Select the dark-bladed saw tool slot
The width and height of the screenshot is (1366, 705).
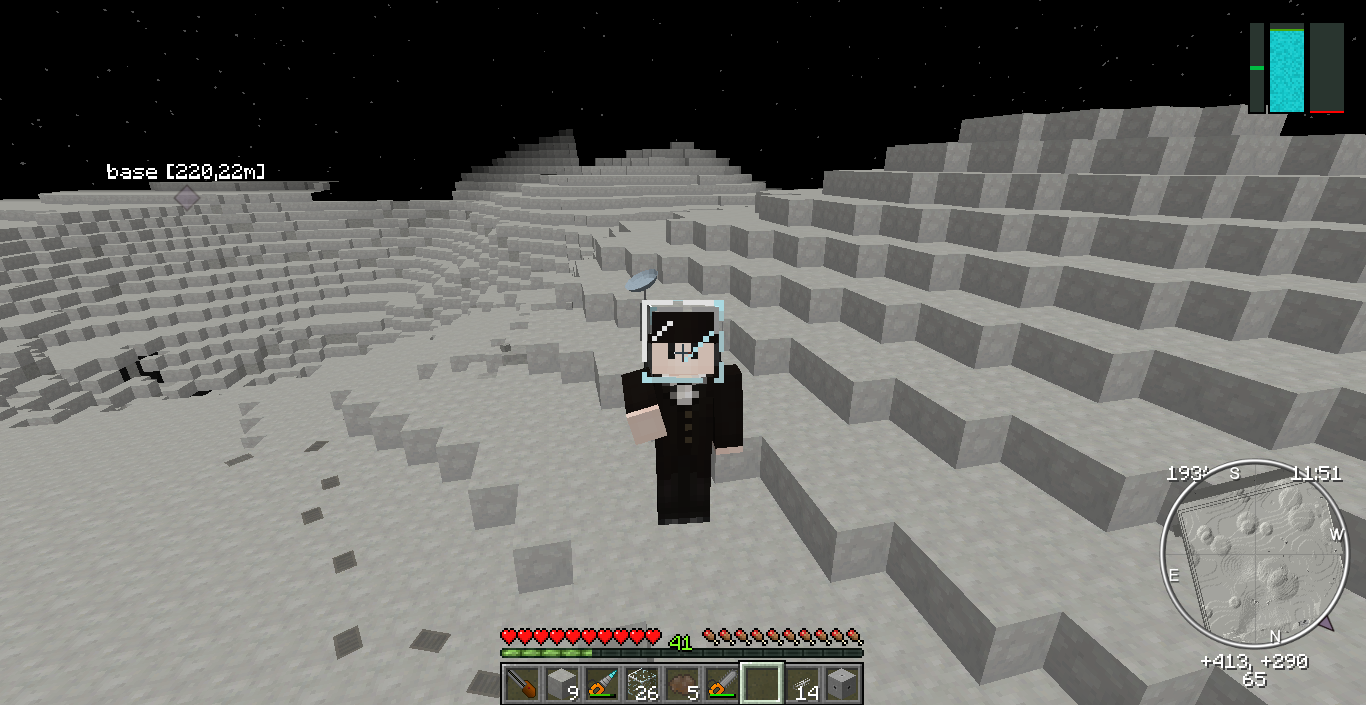click(521, 684)
